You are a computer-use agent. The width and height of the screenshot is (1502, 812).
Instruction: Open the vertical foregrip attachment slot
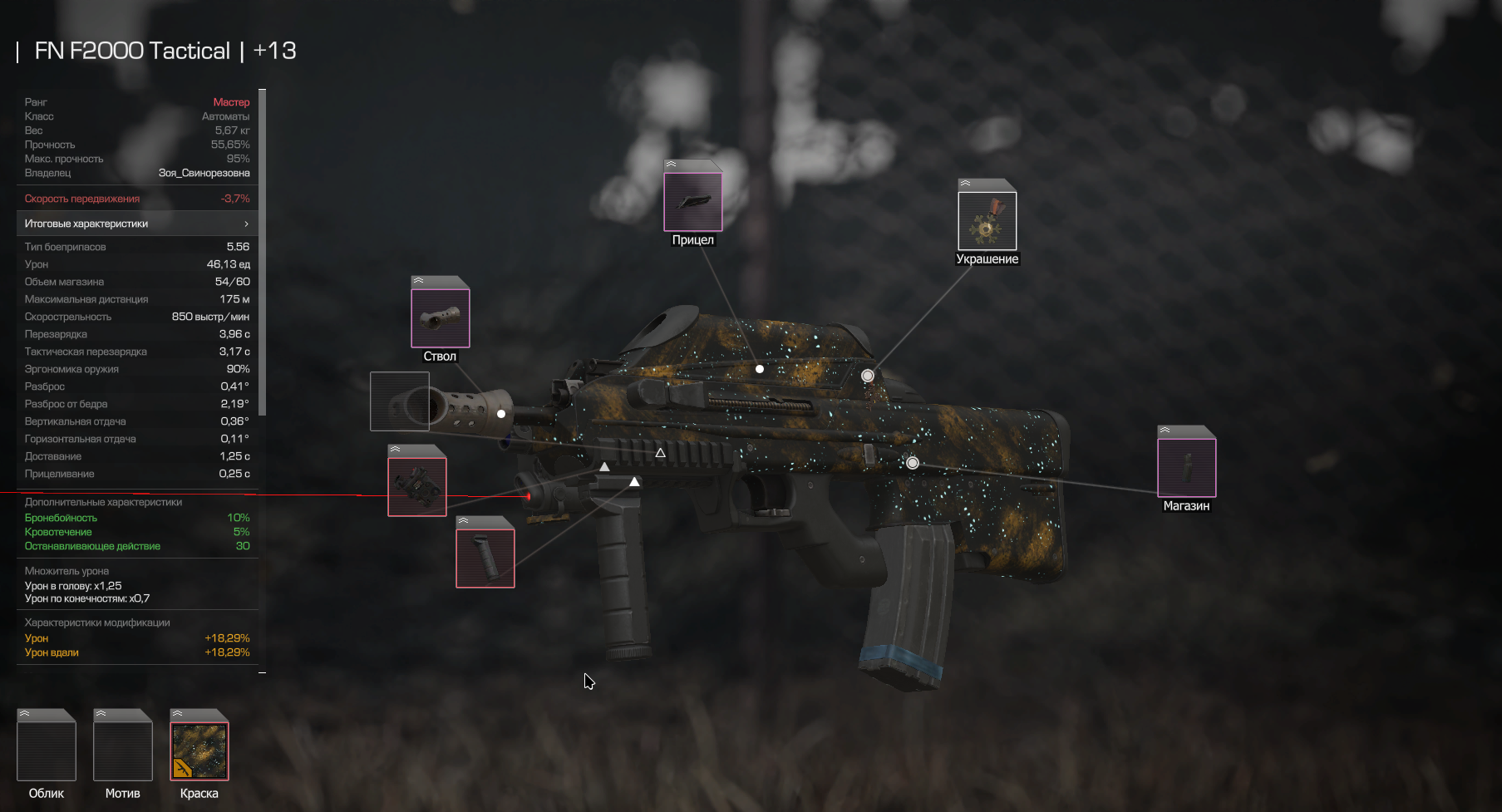(485, 558)
